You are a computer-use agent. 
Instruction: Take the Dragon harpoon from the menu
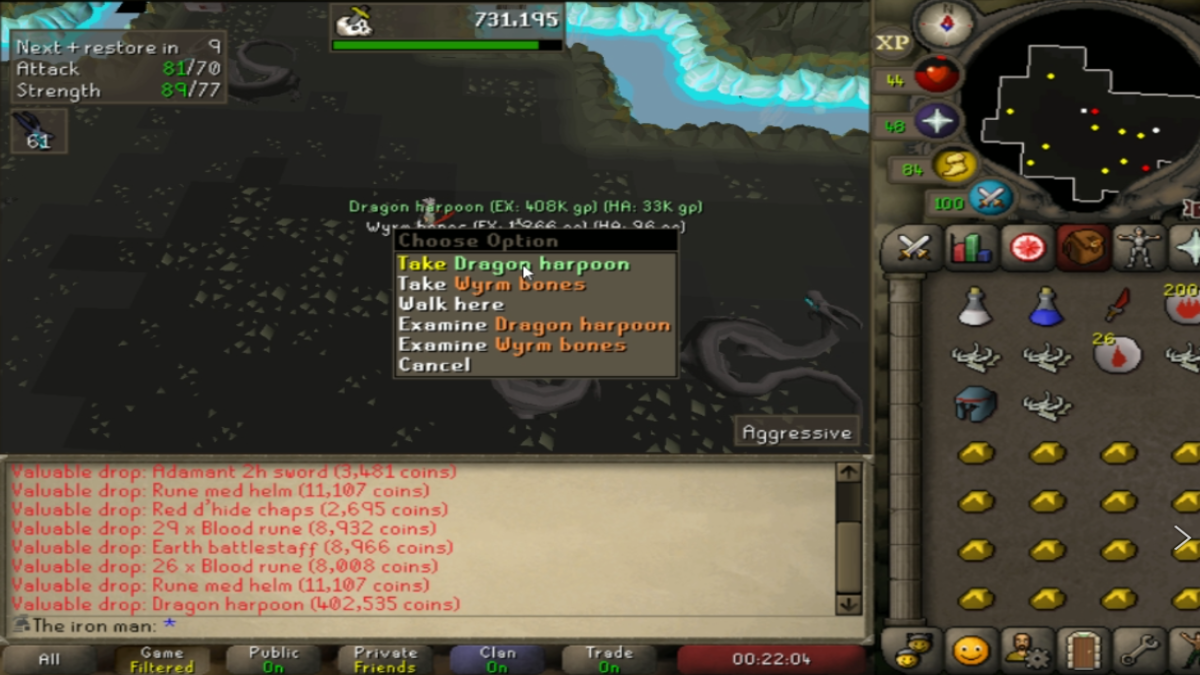[x=513, y=264]
